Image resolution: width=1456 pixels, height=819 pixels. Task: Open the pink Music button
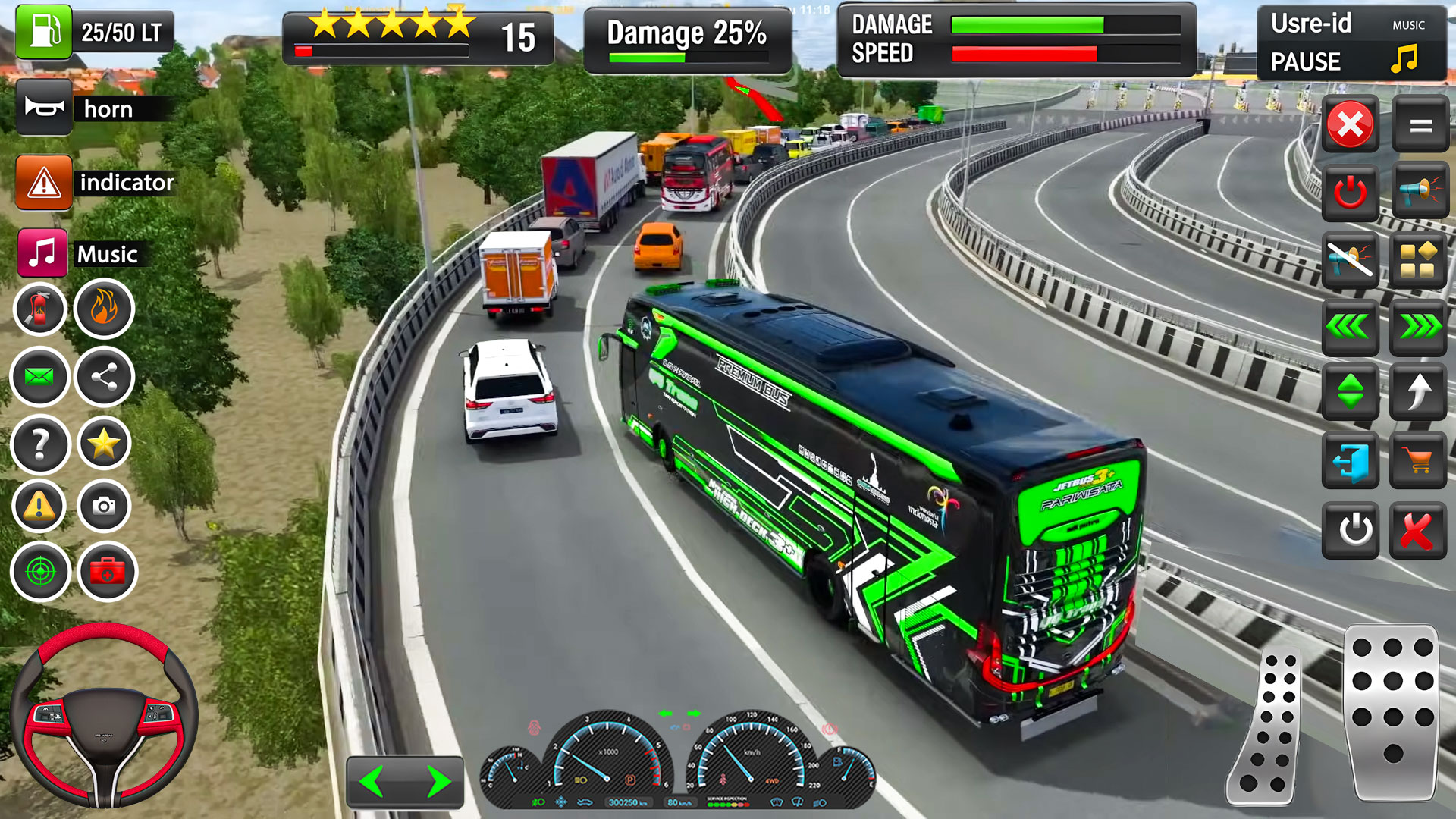click(x=42, y=253)
